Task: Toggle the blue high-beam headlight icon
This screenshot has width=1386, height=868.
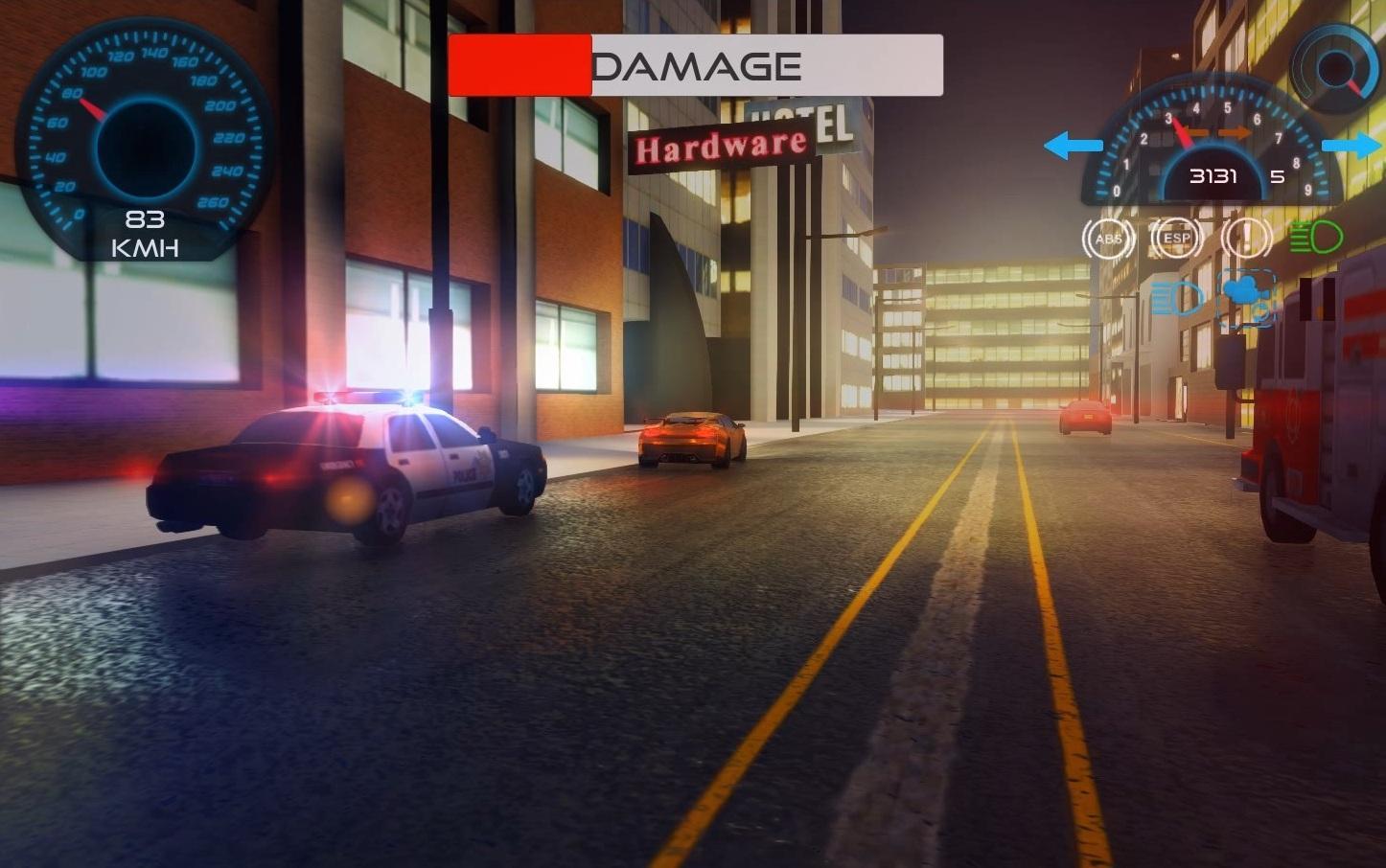Action: (1177, 299)
